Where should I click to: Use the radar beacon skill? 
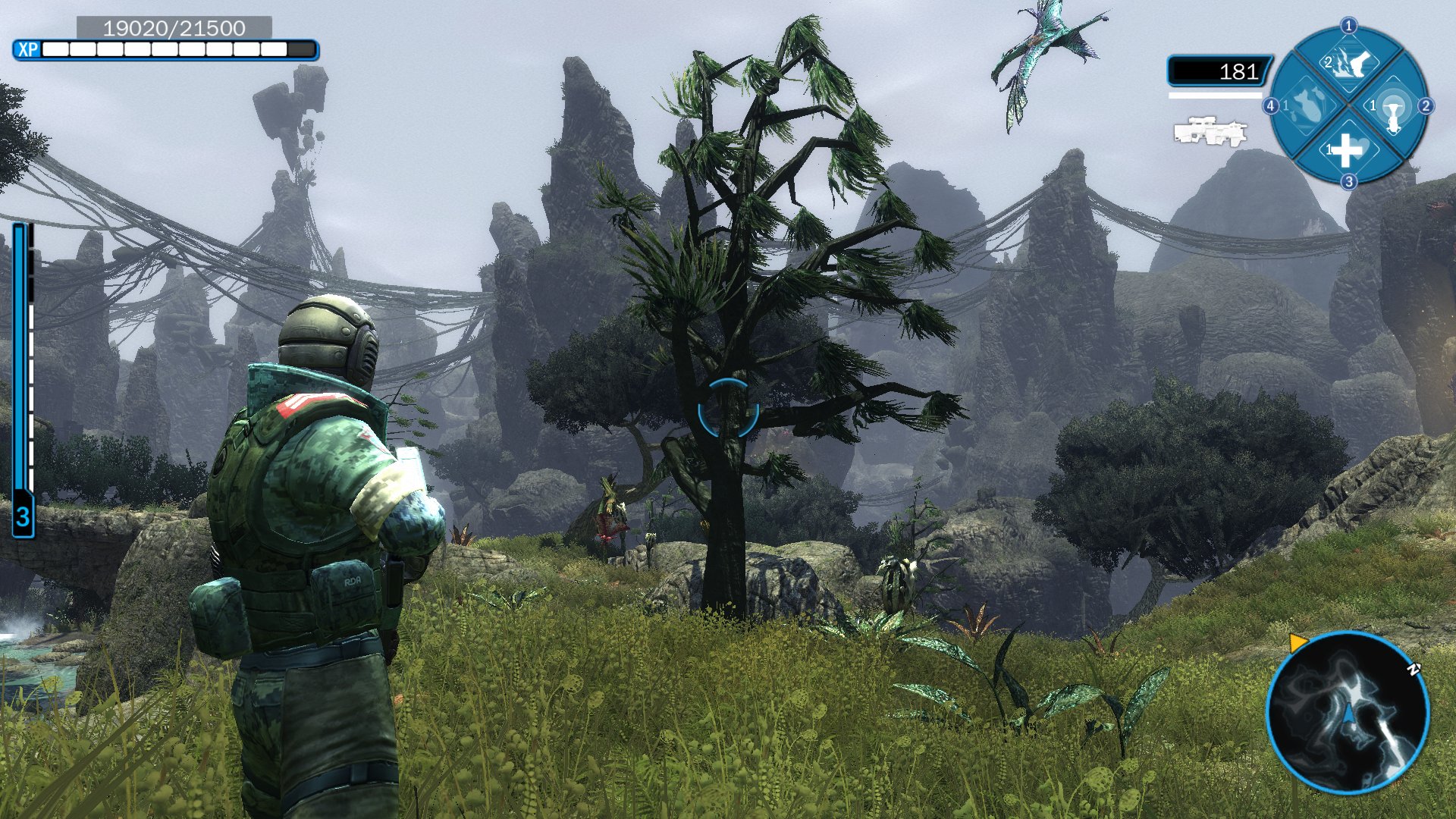coord(1394,108)
